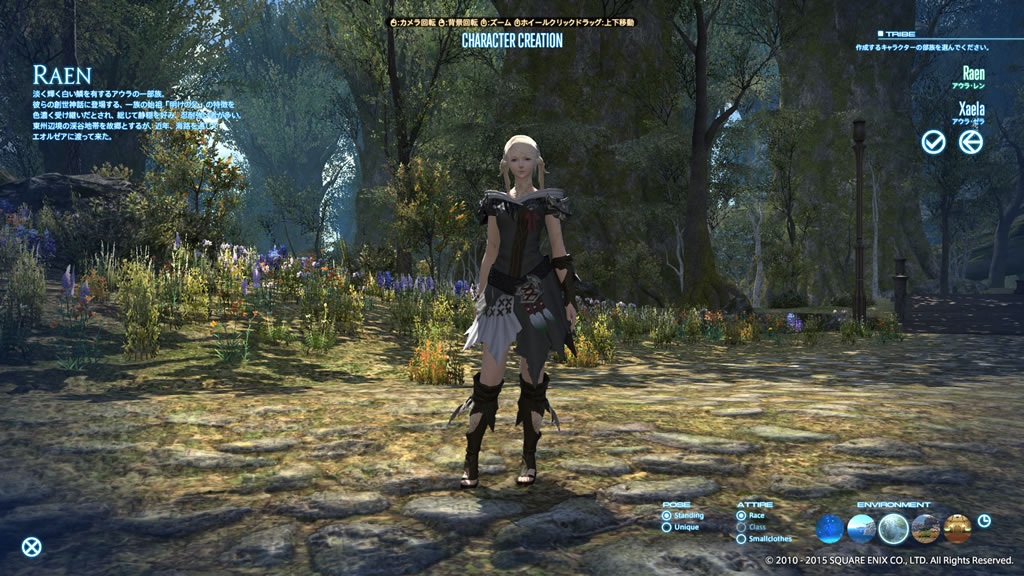This screenshot has width=1024, height=576.
Task: Choose the Xaela tribe option
Action: point(970,108)
